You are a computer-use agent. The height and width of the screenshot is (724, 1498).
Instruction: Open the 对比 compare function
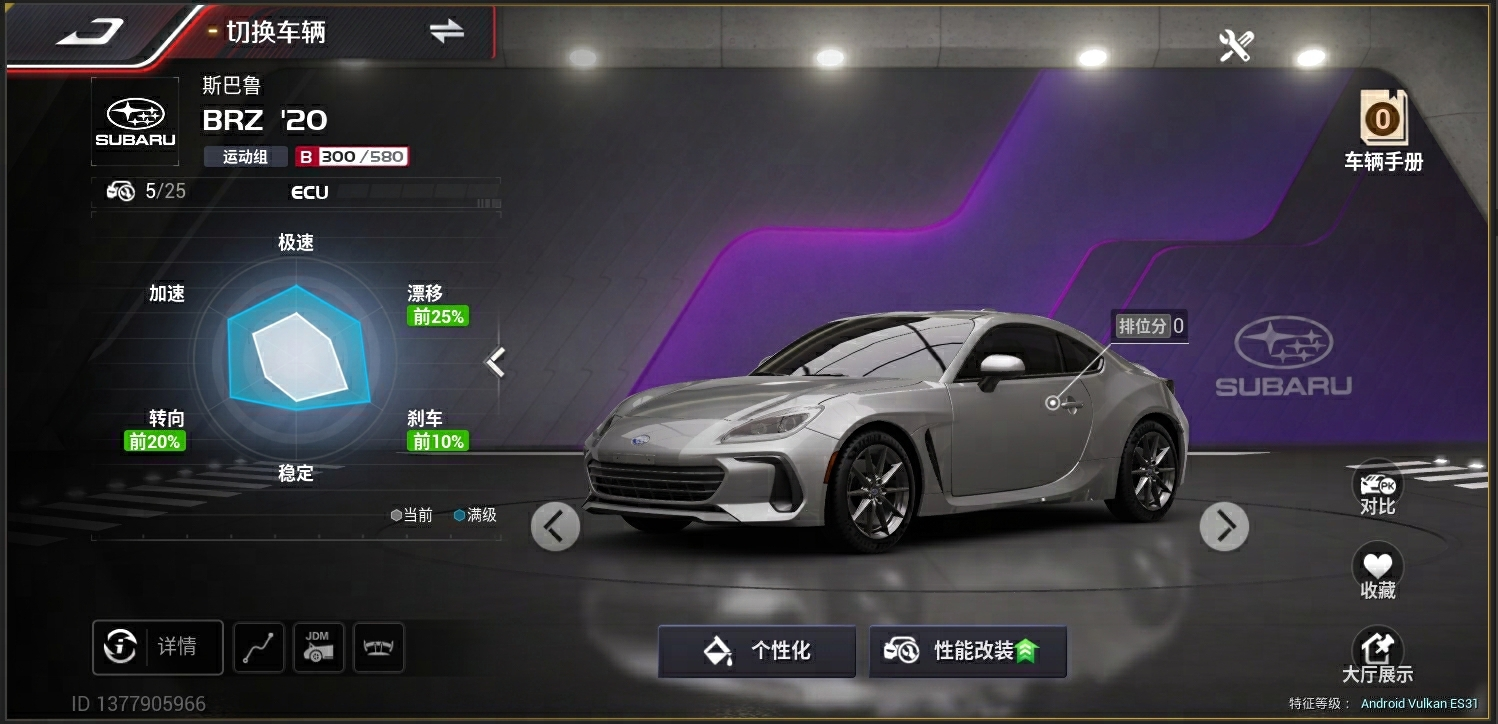point(1377,490)
